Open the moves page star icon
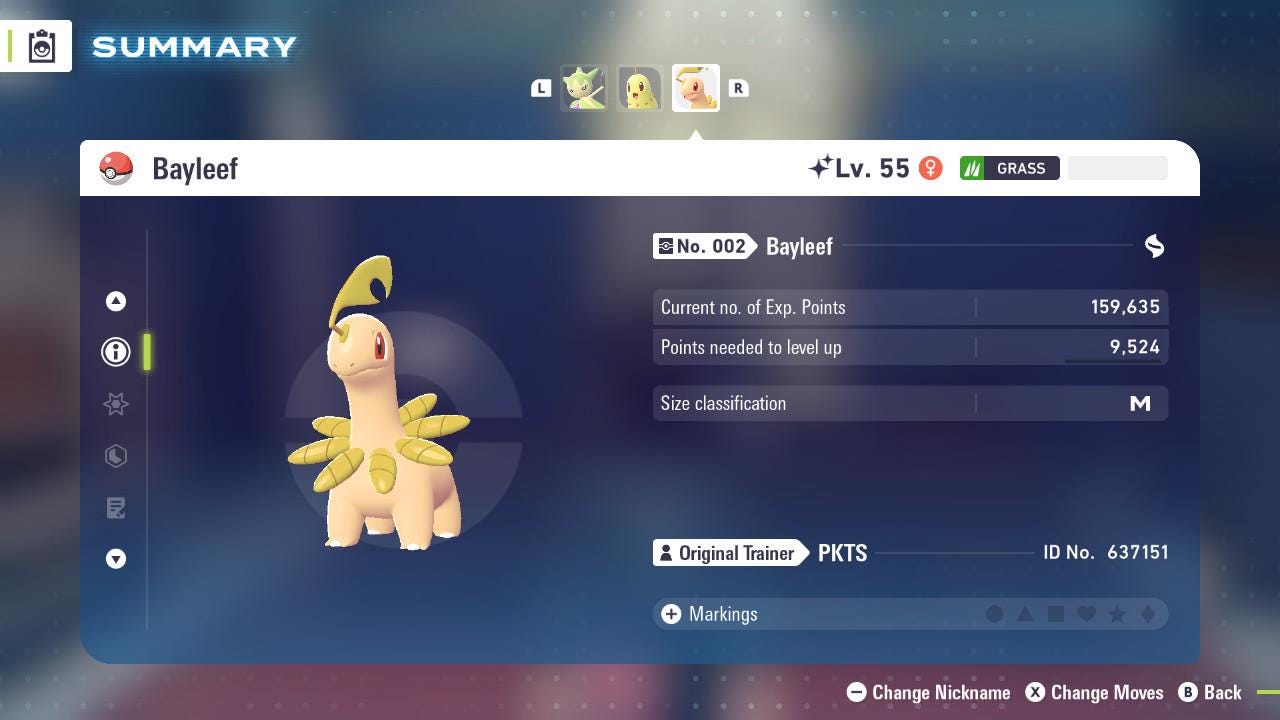Image resolution: width=1280 pixels, height=720 pixels. coord(116,404)
